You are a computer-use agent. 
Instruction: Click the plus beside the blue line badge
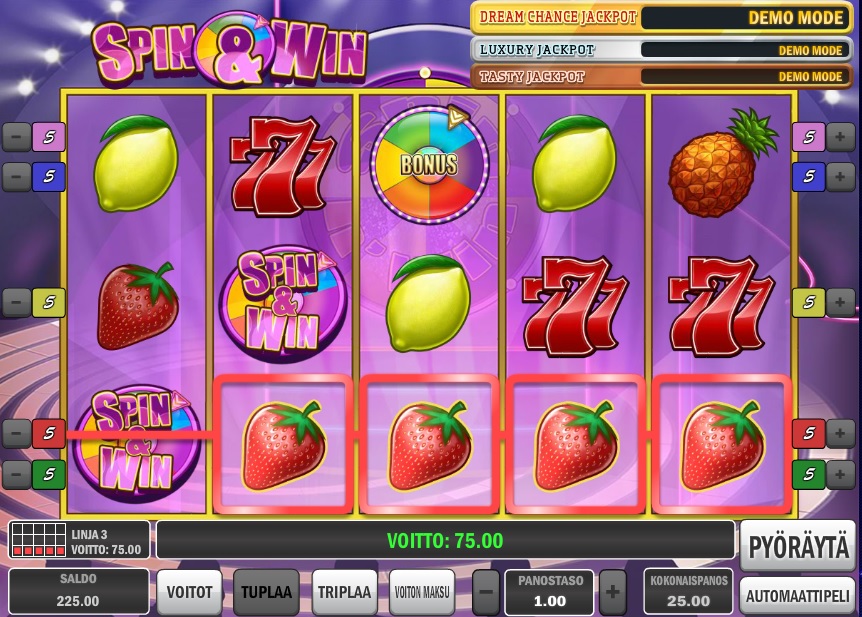pos(841,177)
